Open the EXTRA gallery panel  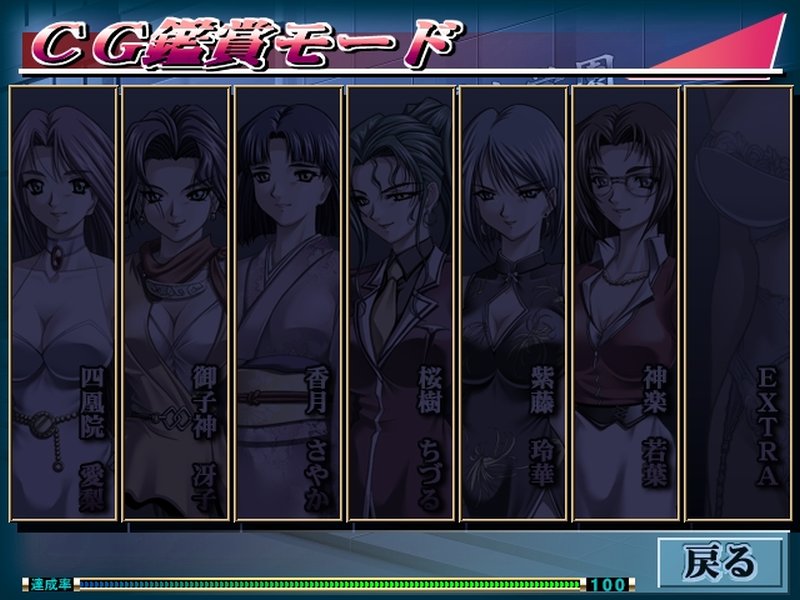pos(738,303)
